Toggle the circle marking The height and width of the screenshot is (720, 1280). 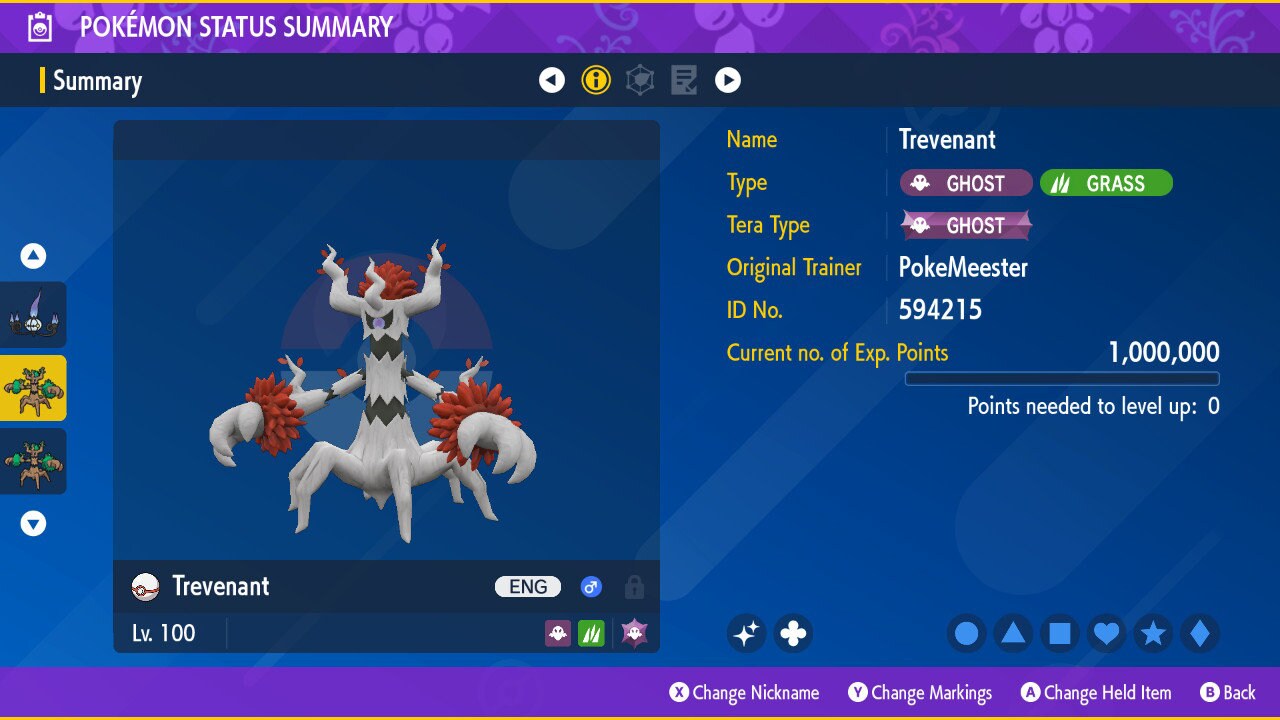(x=966, y=633)
